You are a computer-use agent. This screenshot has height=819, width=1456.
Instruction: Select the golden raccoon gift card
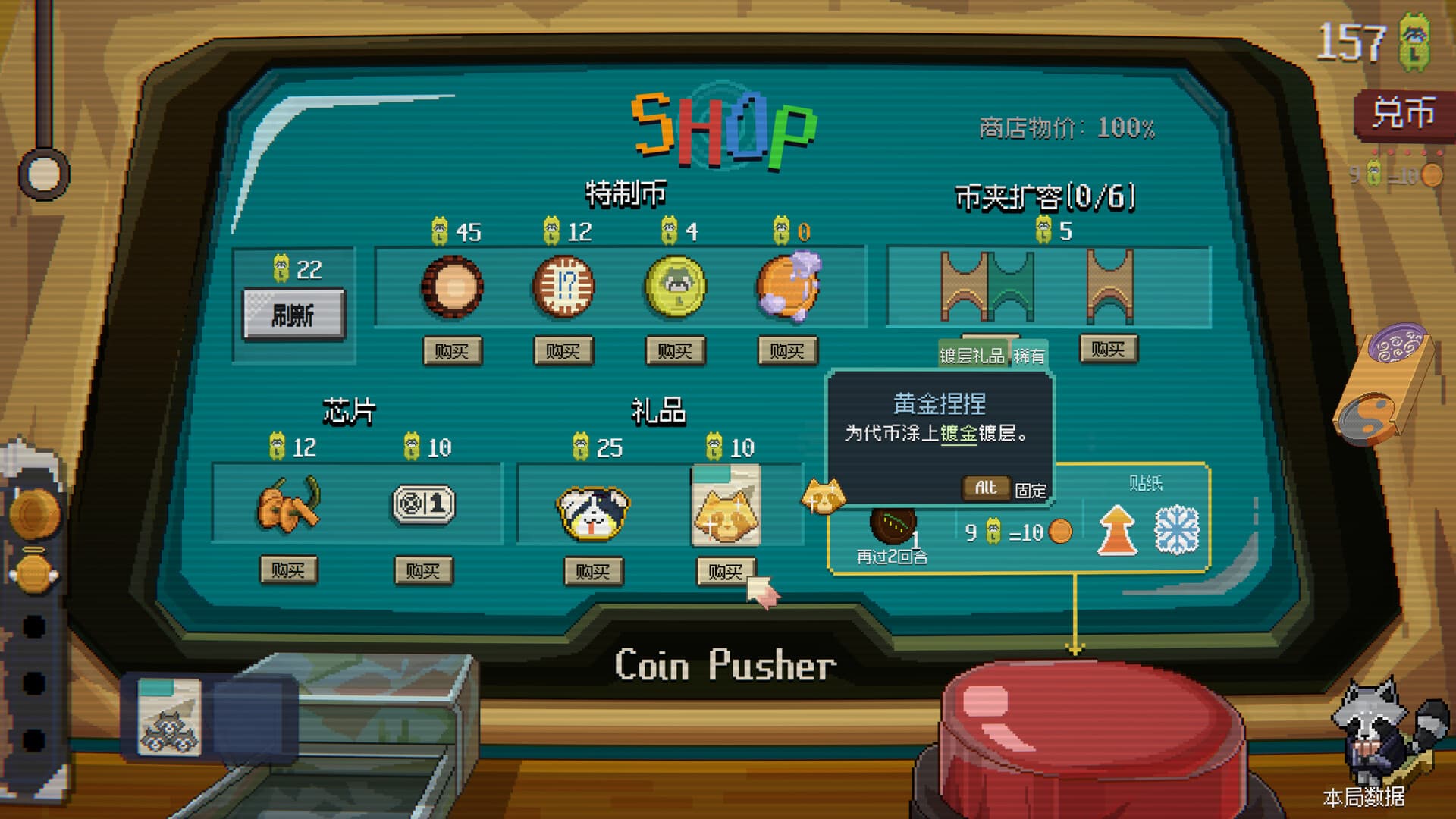(x=726, y=506)
